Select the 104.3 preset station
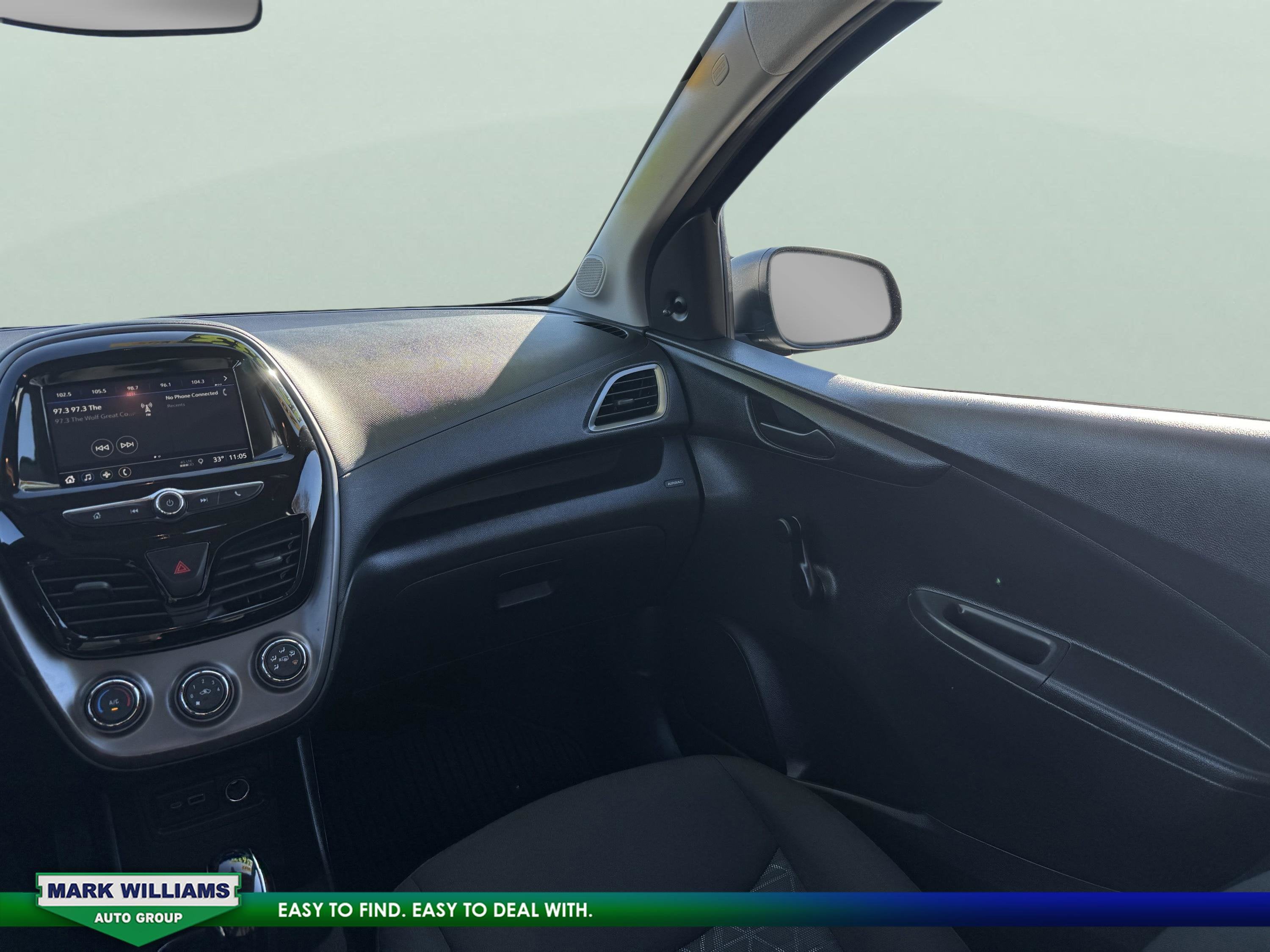The image size is (1270, 952). (x=198, y=381)
